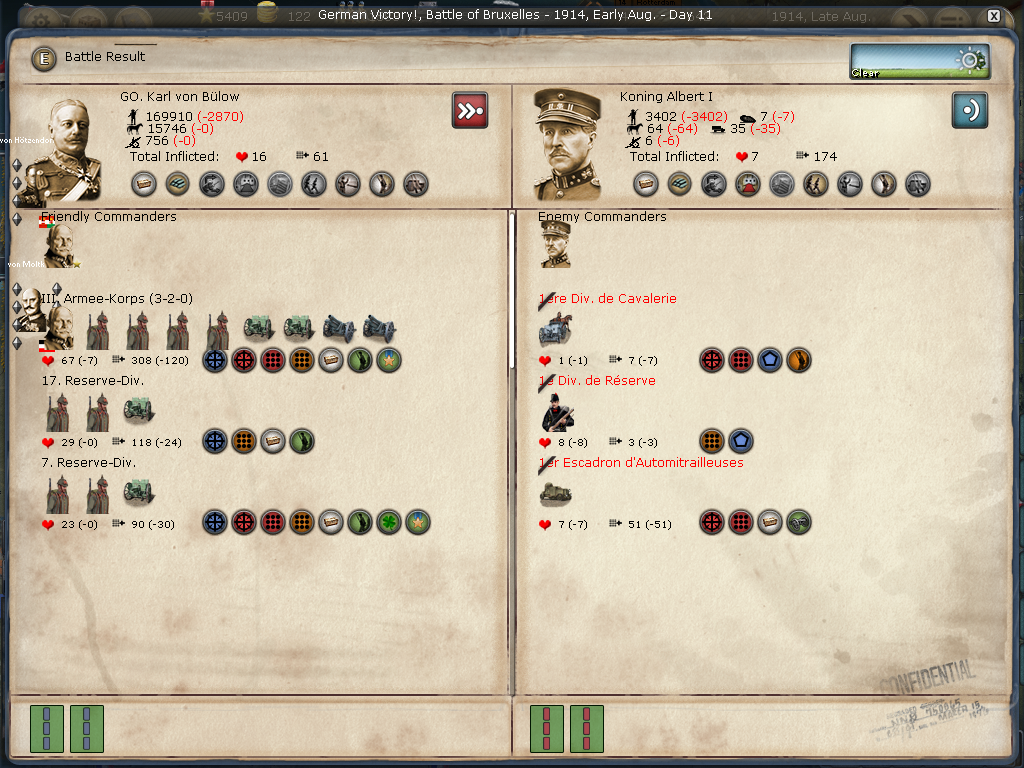
Task: Click the round E Battle Result icon
Action: [x=43, y=58]
